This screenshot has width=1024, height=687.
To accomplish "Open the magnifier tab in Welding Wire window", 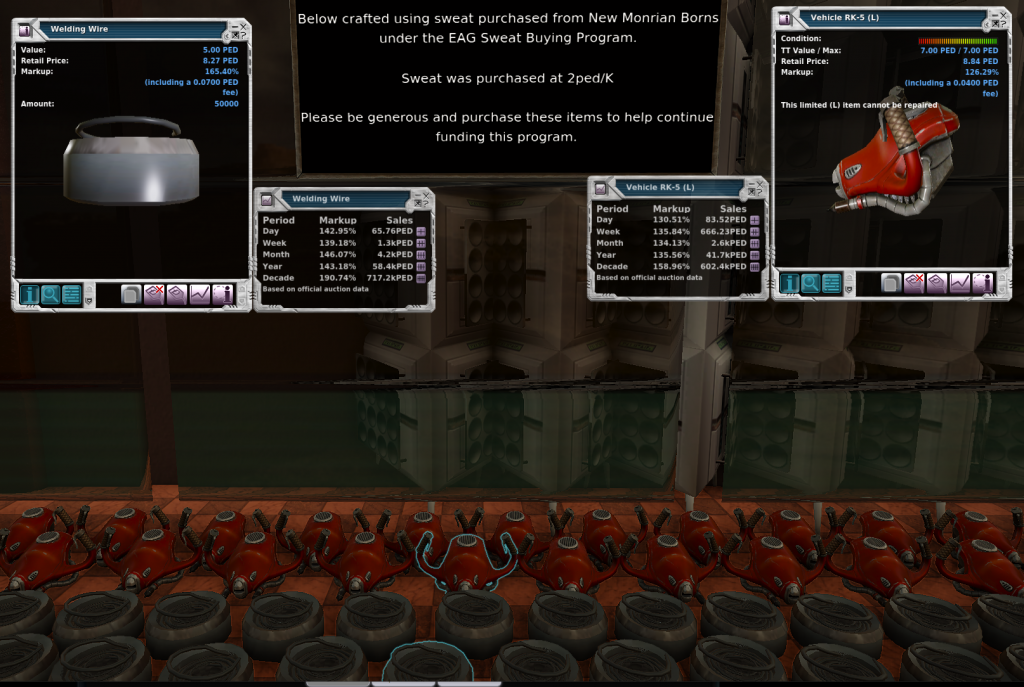I will click(x=50, y=294).
